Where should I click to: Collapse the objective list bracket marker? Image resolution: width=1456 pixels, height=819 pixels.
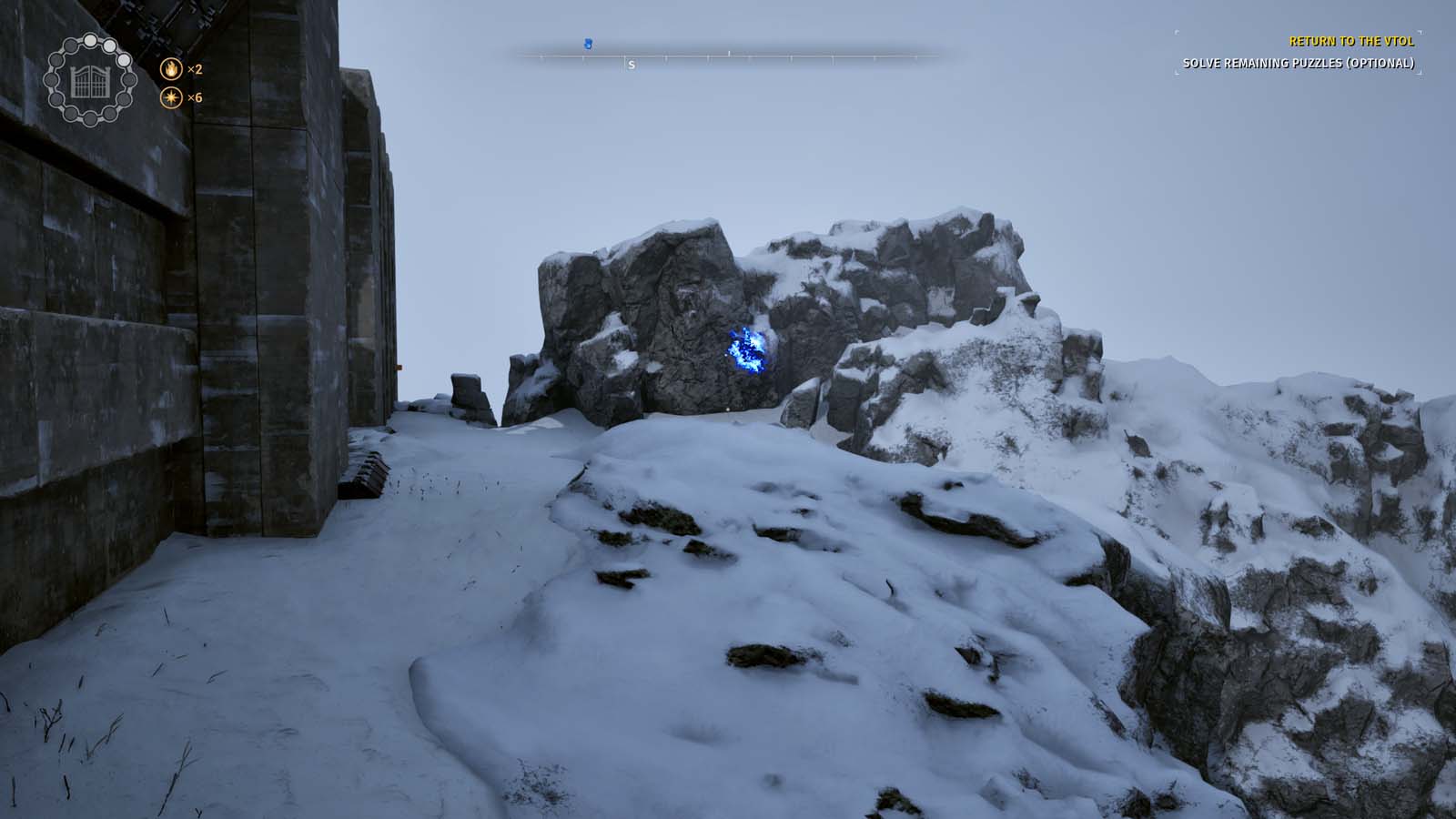click(x=1176, y=31)
